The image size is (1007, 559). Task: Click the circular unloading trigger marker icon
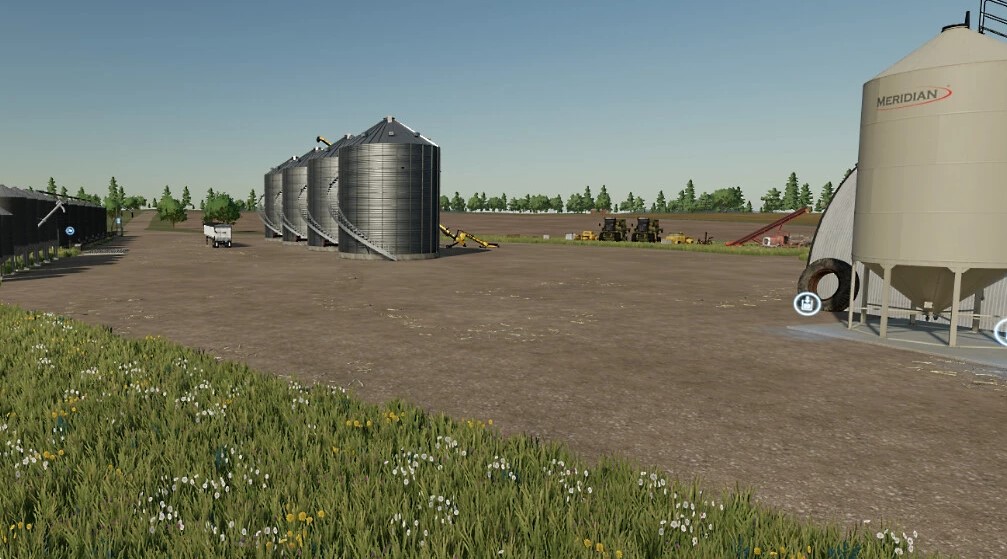tap(807, 303)
